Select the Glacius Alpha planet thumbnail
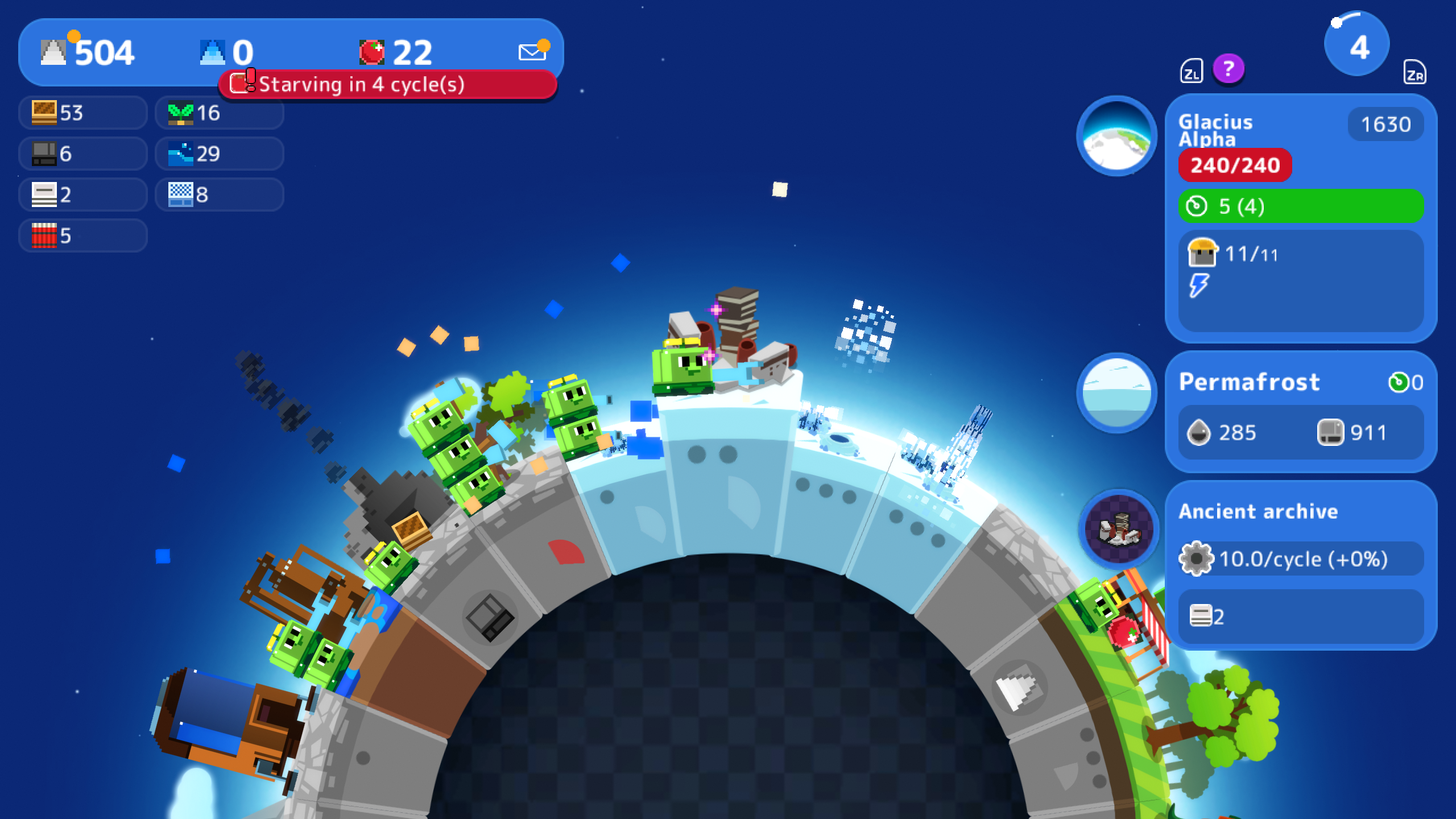The width and height of the screenshot is (1456, 819). (x=1116, y=136)
